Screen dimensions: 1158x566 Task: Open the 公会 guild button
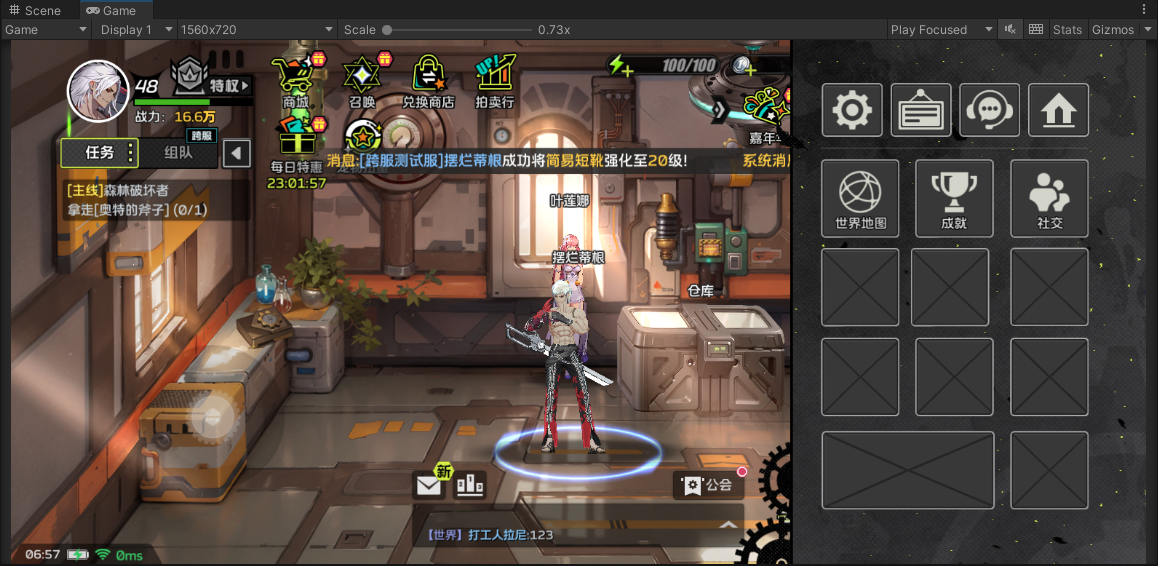tap(709, 486)
